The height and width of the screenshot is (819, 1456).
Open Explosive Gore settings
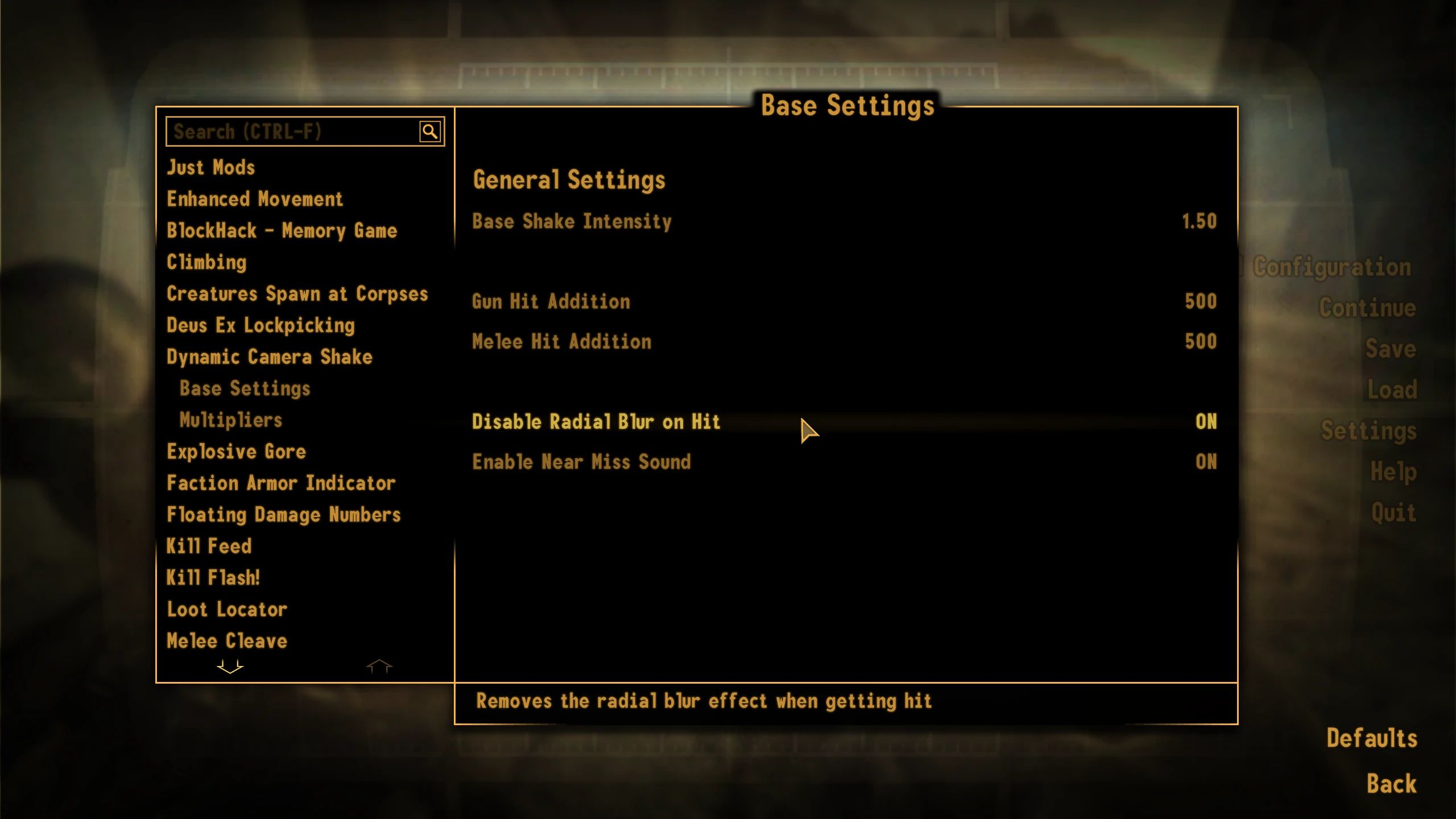point(236,451)
